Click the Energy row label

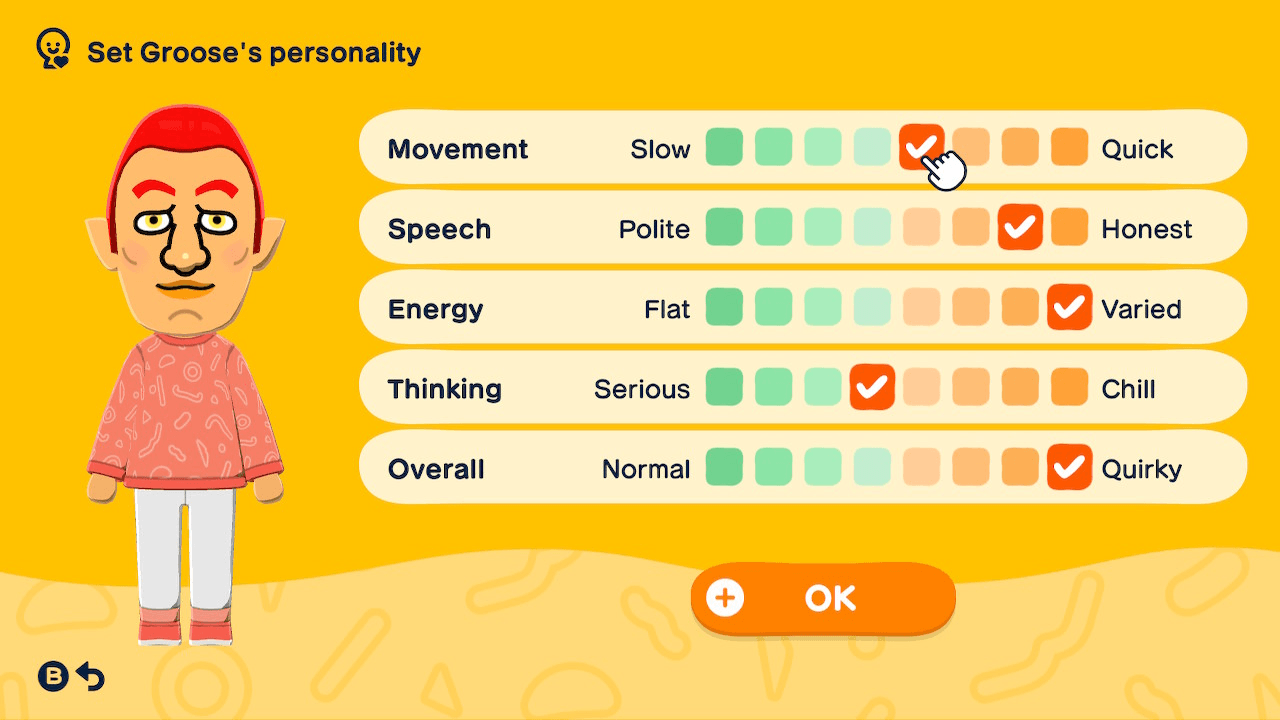click(435, 309)
